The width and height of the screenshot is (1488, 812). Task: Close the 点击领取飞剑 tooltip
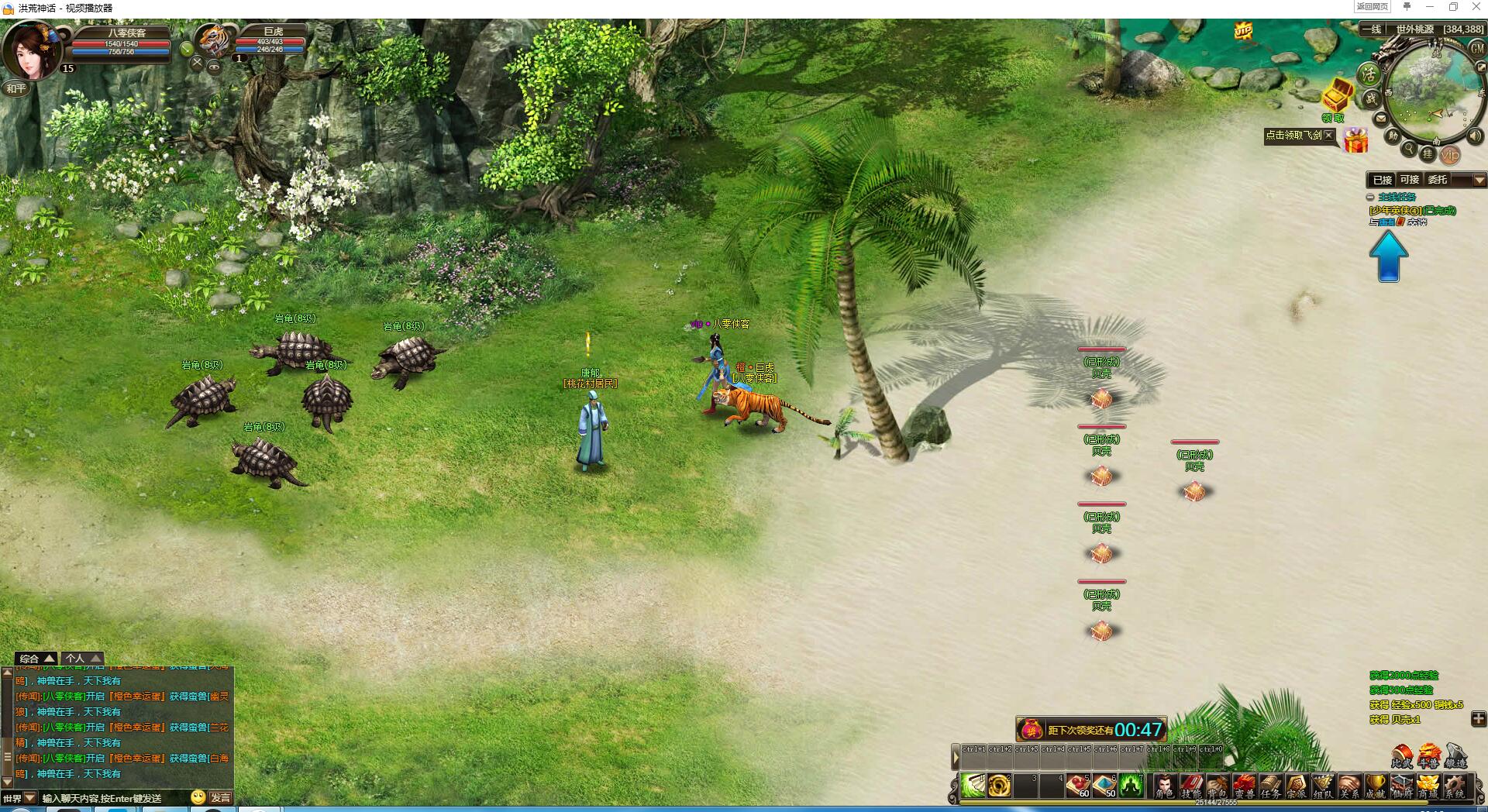pos(1329,135)
